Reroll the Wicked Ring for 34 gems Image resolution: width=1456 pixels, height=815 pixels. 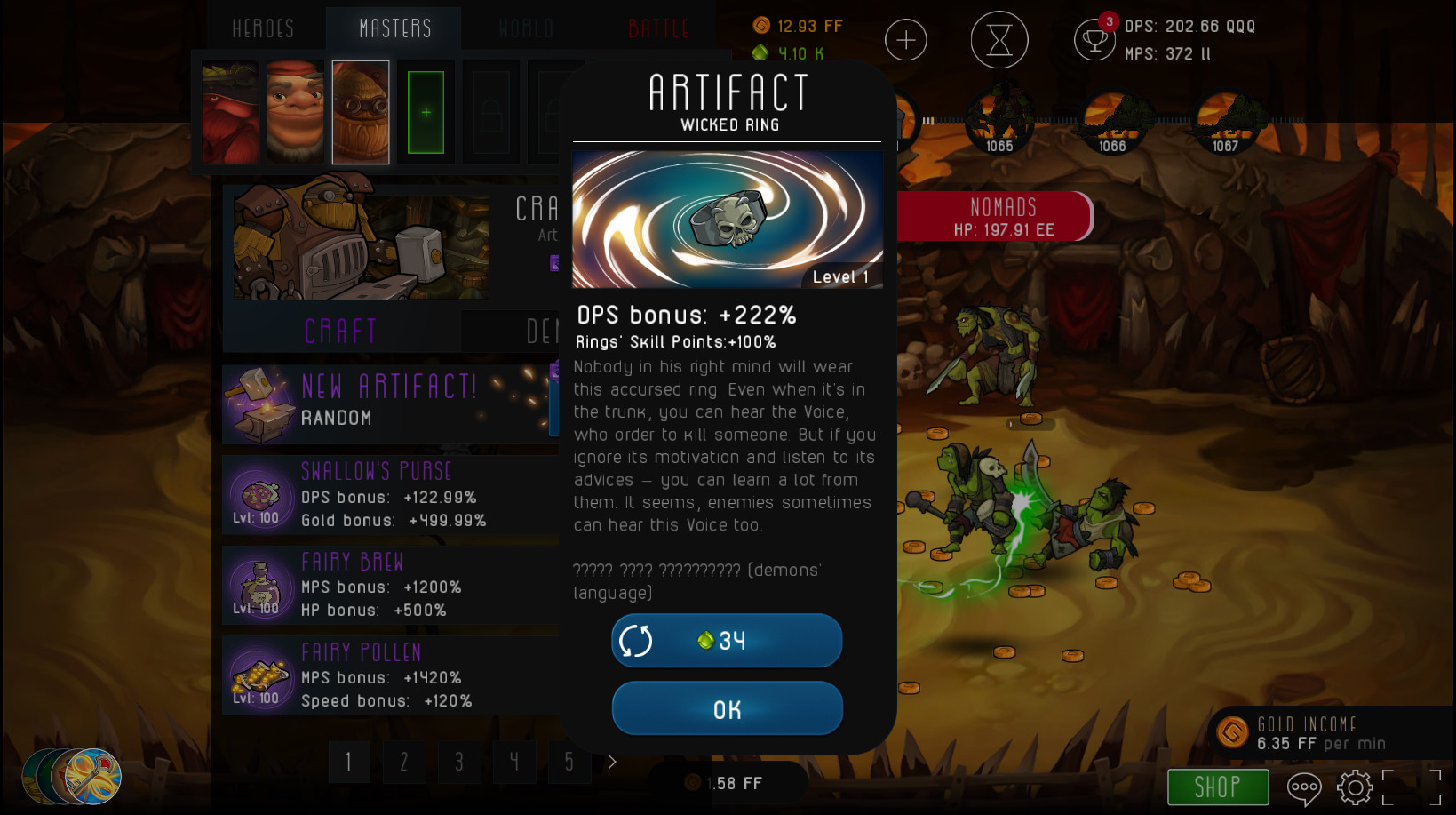pos(727,640)
